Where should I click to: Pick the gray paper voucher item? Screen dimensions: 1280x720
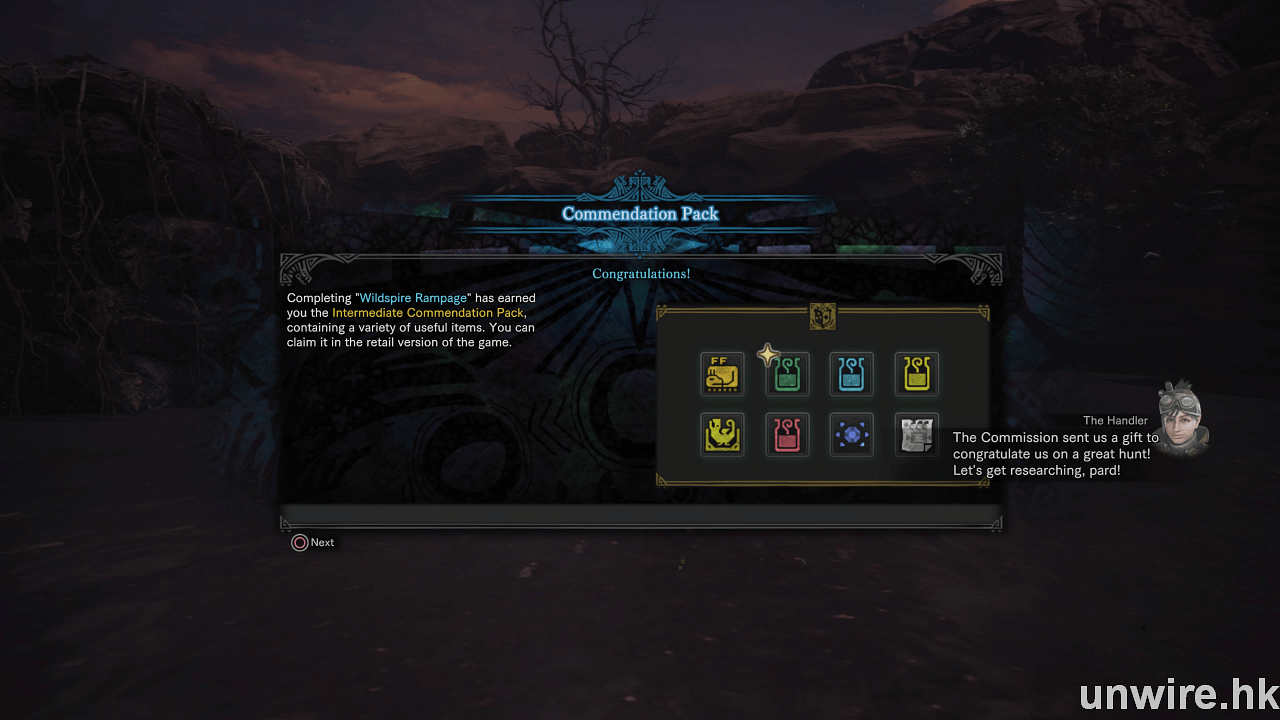point(916,435)
